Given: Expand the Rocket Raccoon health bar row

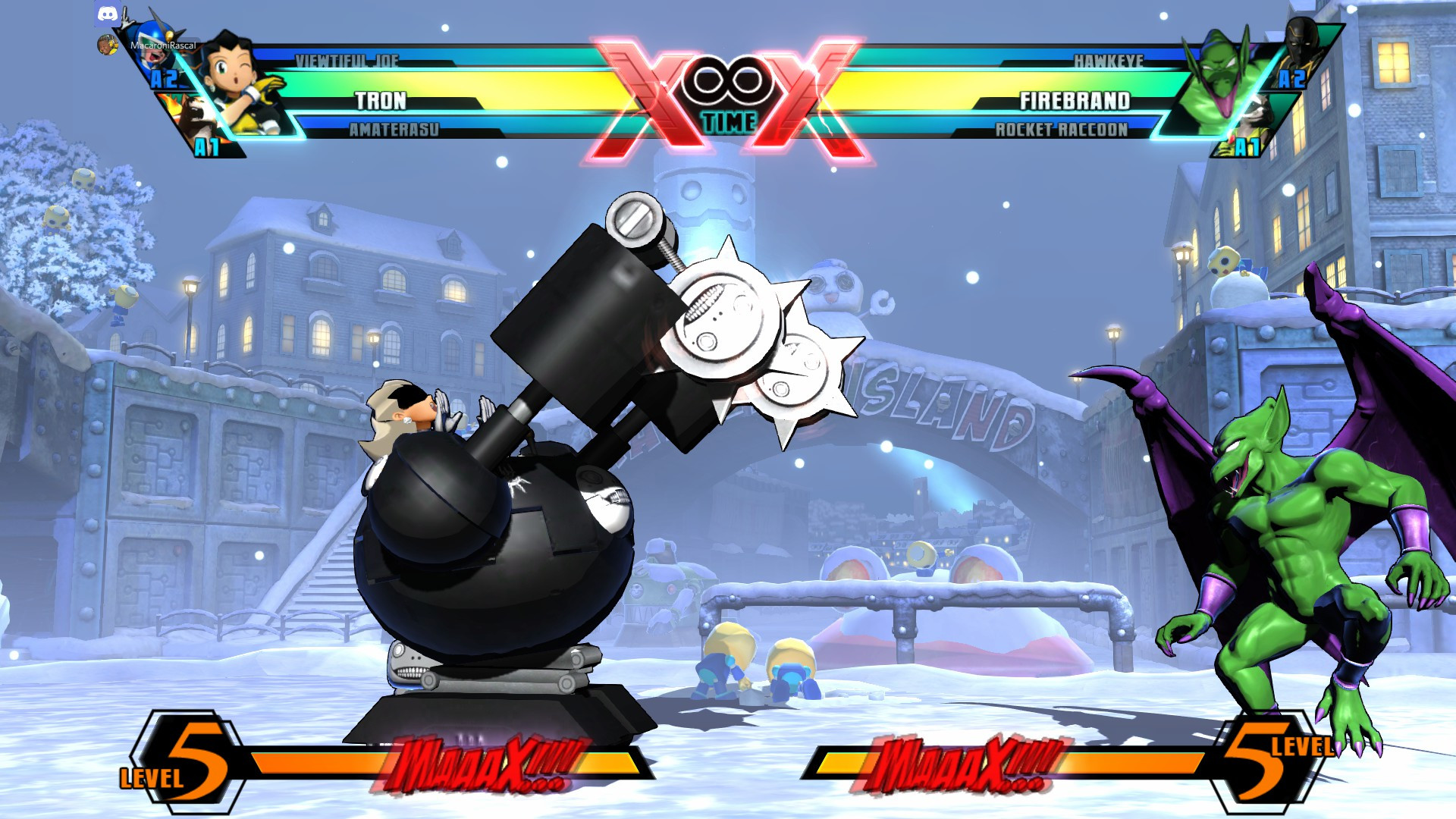Looking at the screenshot, I should (x=1062, y=130).
